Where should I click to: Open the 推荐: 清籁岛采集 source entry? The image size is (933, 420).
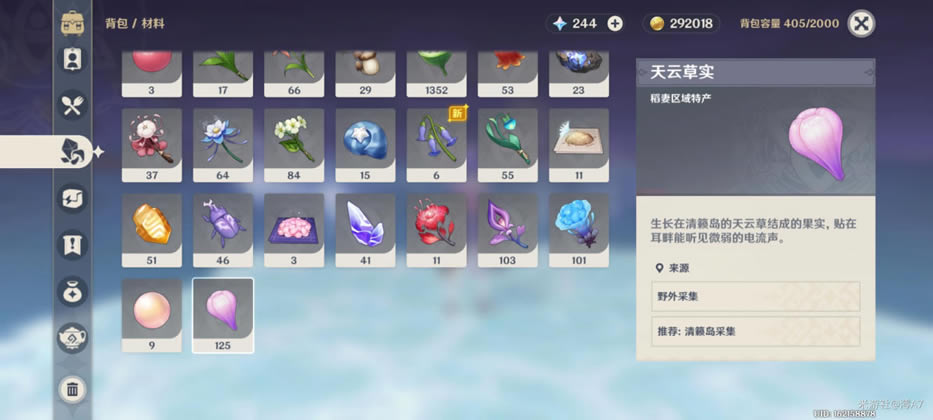pyautogui.click(x=755, y=331)
